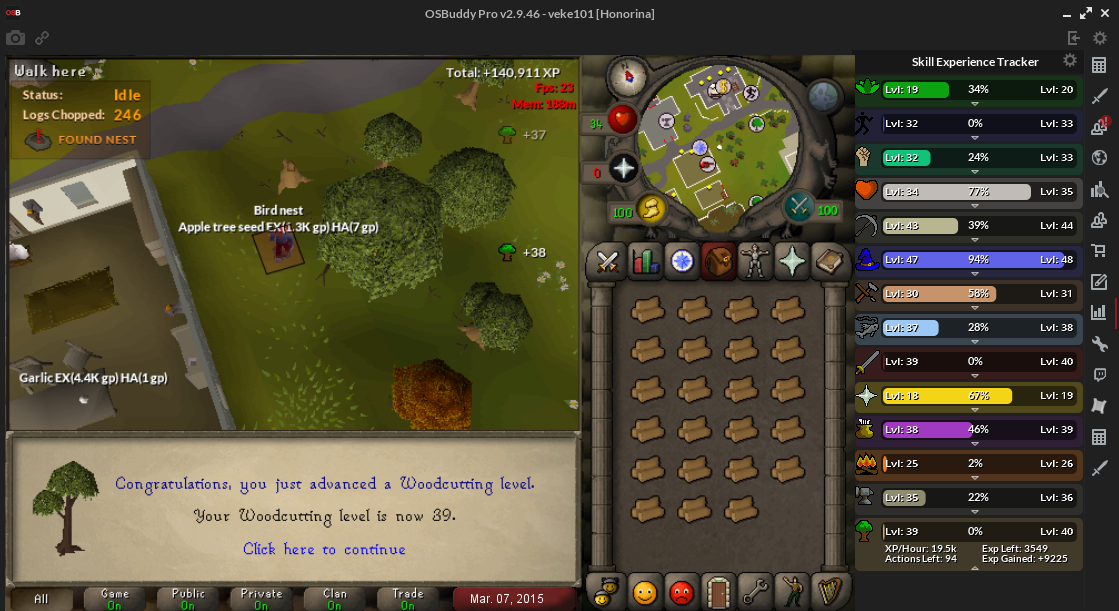Viewport: 1119px width, 611px height.
Task: Toggle the Public chat filter
Action: pos(188,599)
